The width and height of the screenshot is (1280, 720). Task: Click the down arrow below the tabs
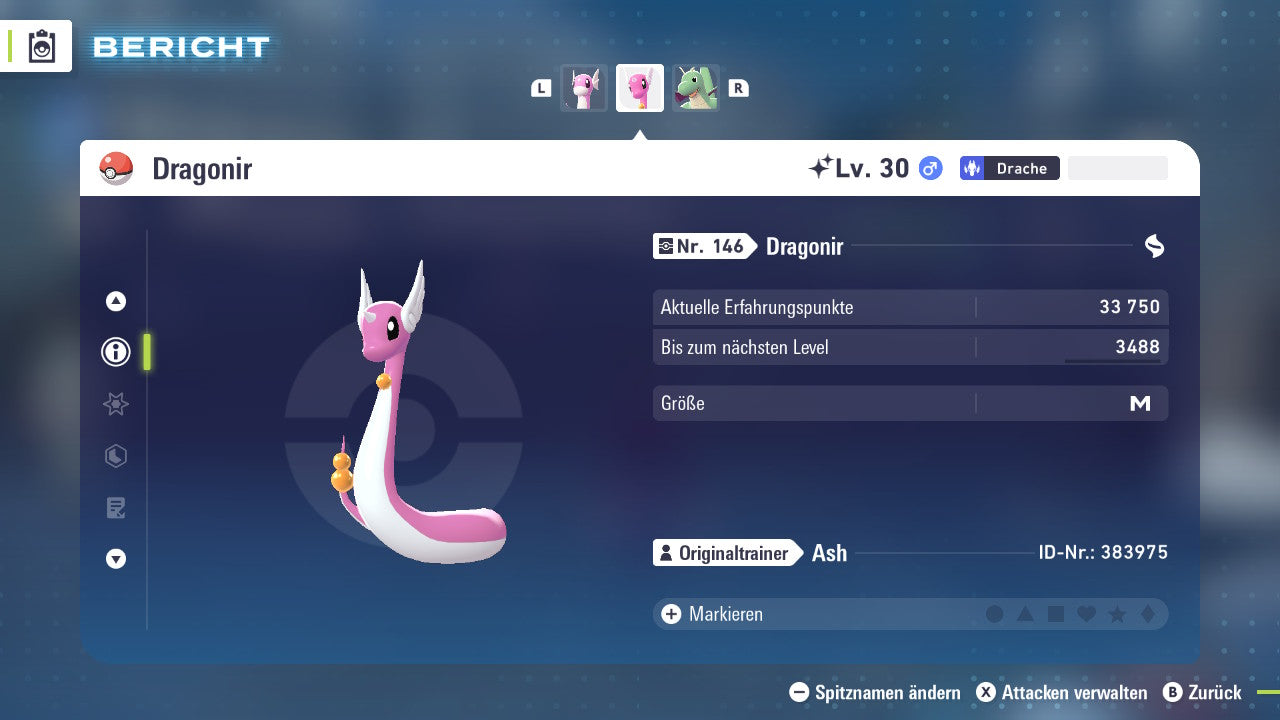click(116, 559)
